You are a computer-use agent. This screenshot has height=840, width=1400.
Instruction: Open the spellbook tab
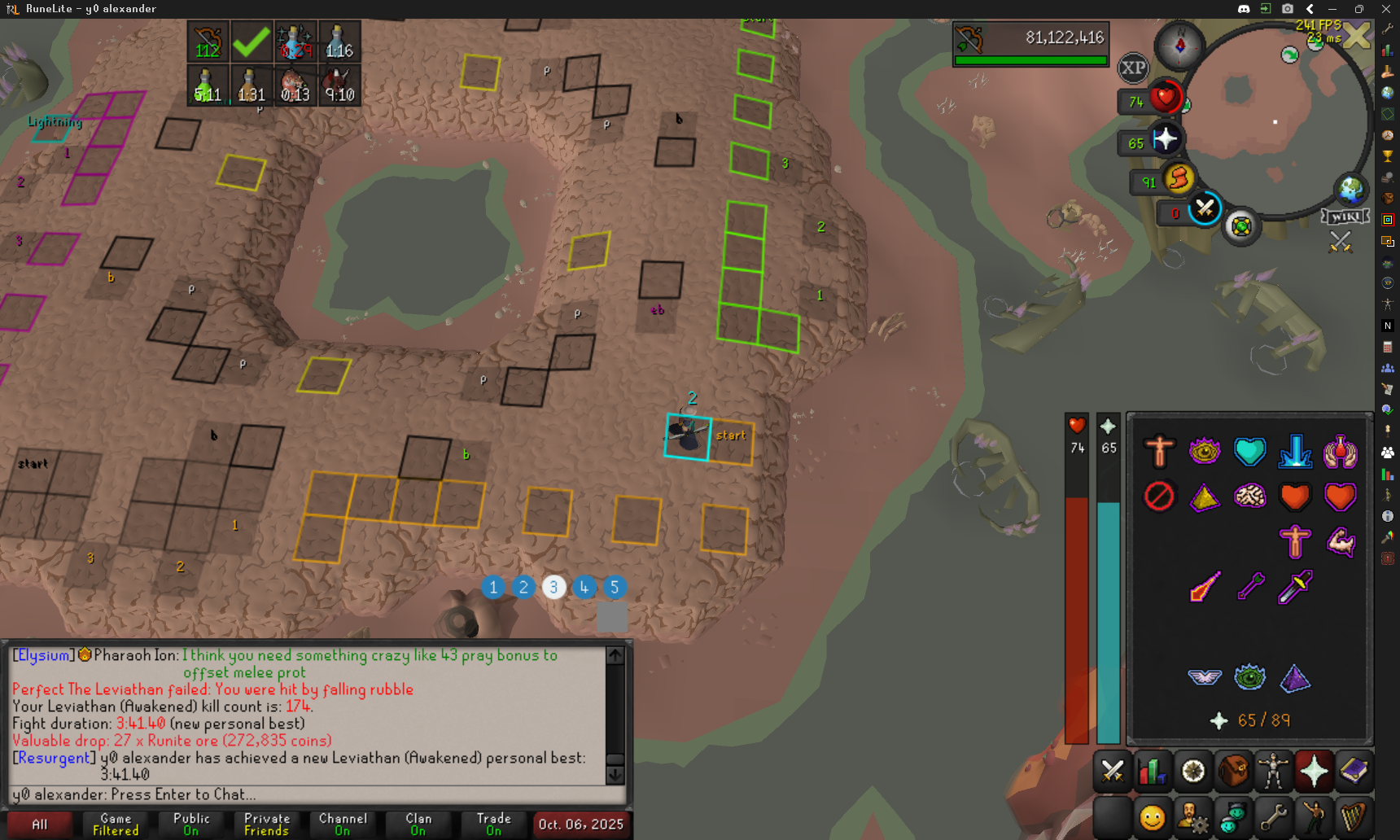(x=1354, y=771)
